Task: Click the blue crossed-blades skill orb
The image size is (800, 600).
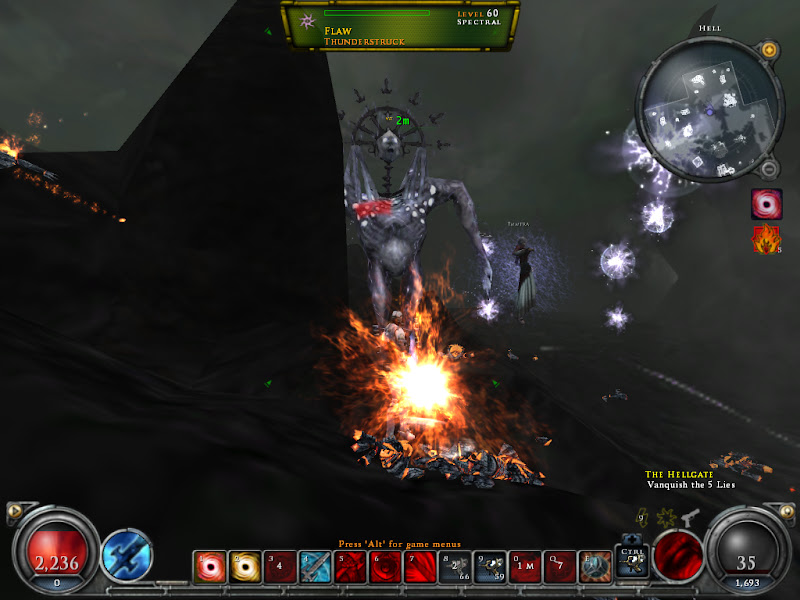Action: pos(127,555)
